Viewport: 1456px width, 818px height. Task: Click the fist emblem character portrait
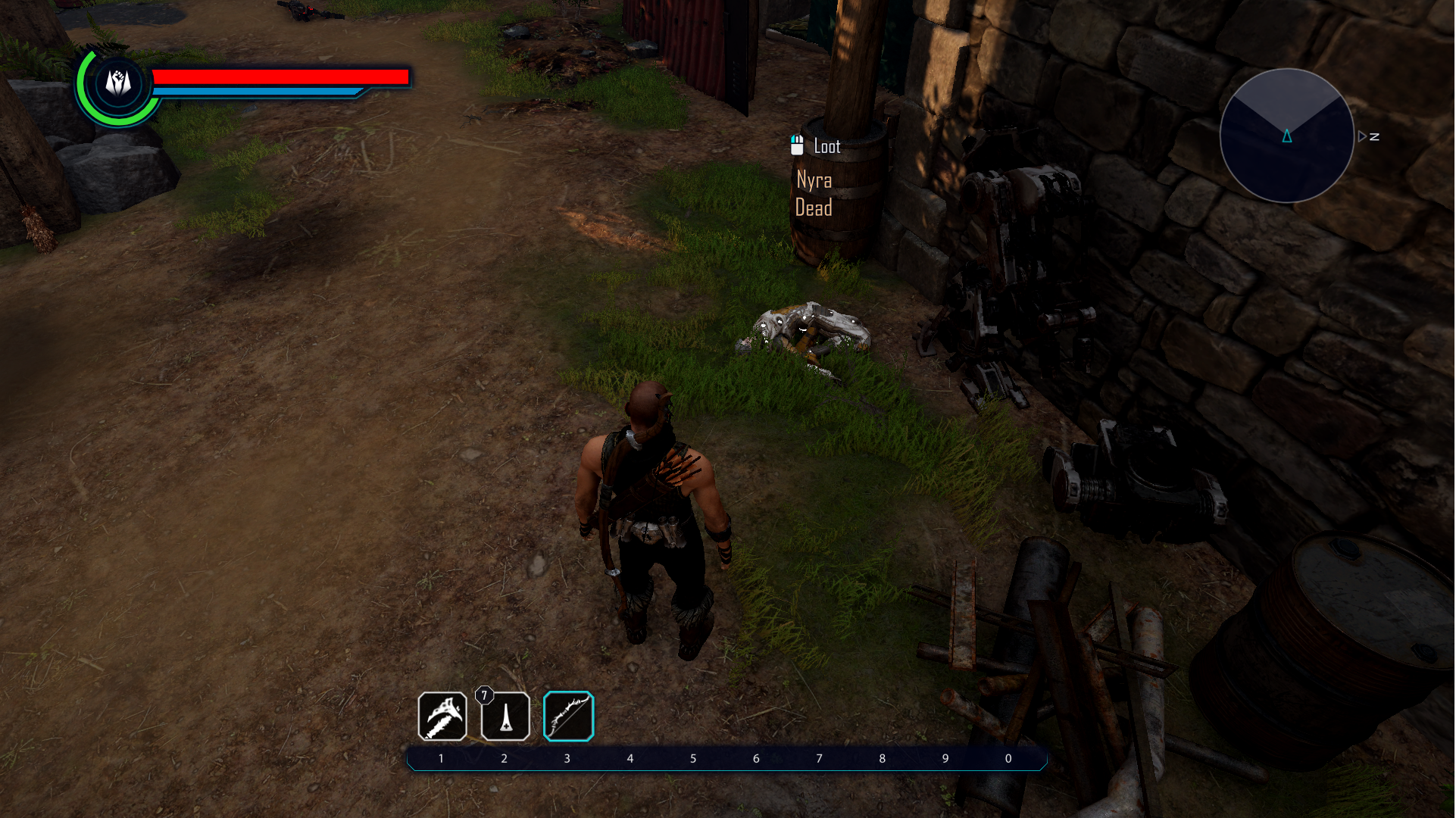coord(118,83)
